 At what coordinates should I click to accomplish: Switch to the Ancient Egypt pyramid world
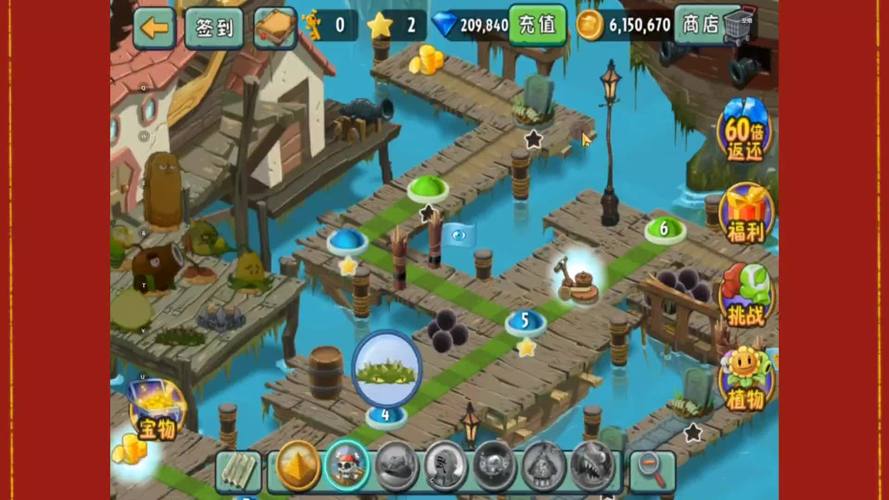[298, 466]
